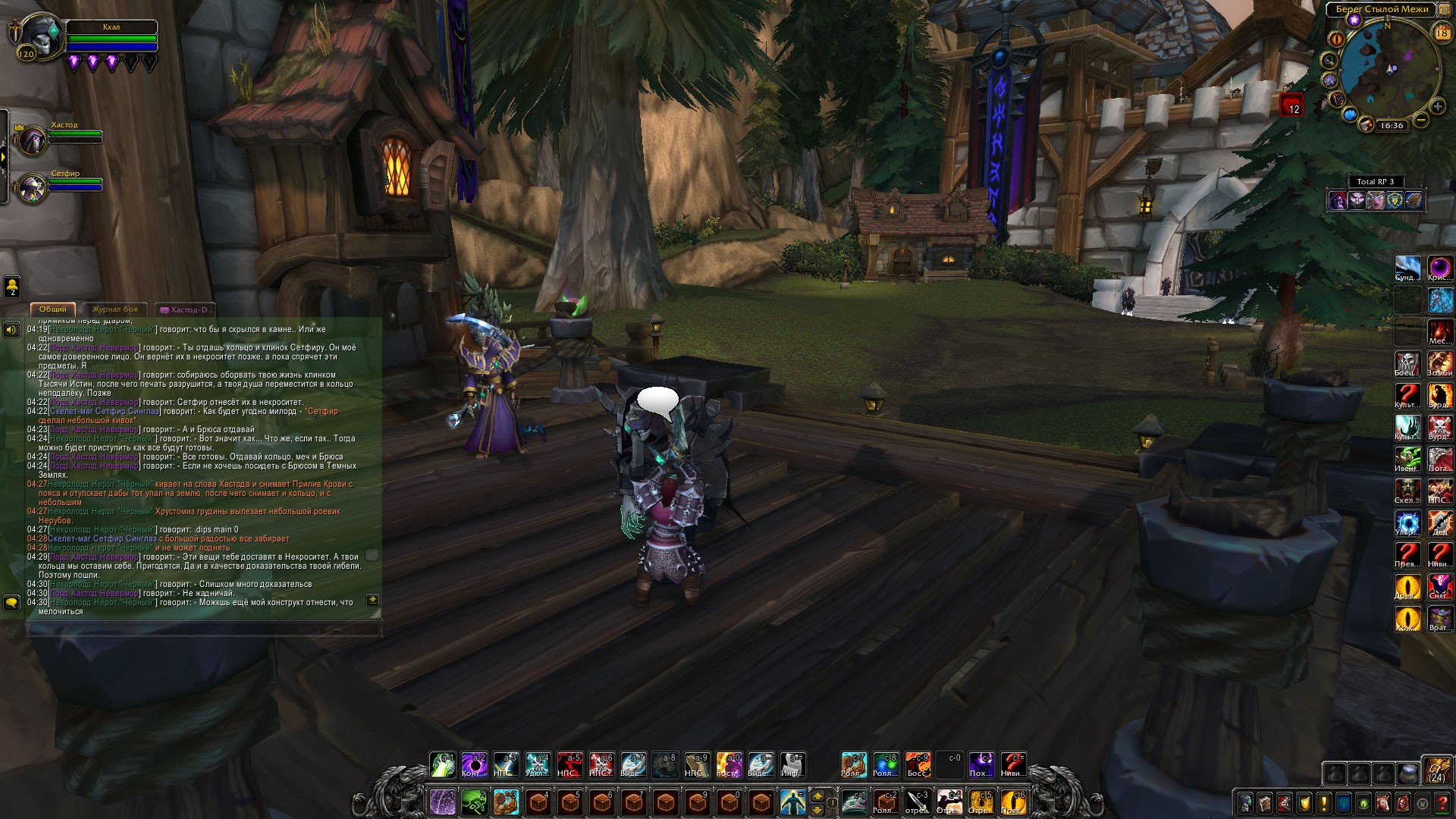This screenshot has width=1456, height=819.
Task: Open the red question mark help button
Action: (1442, 803)
